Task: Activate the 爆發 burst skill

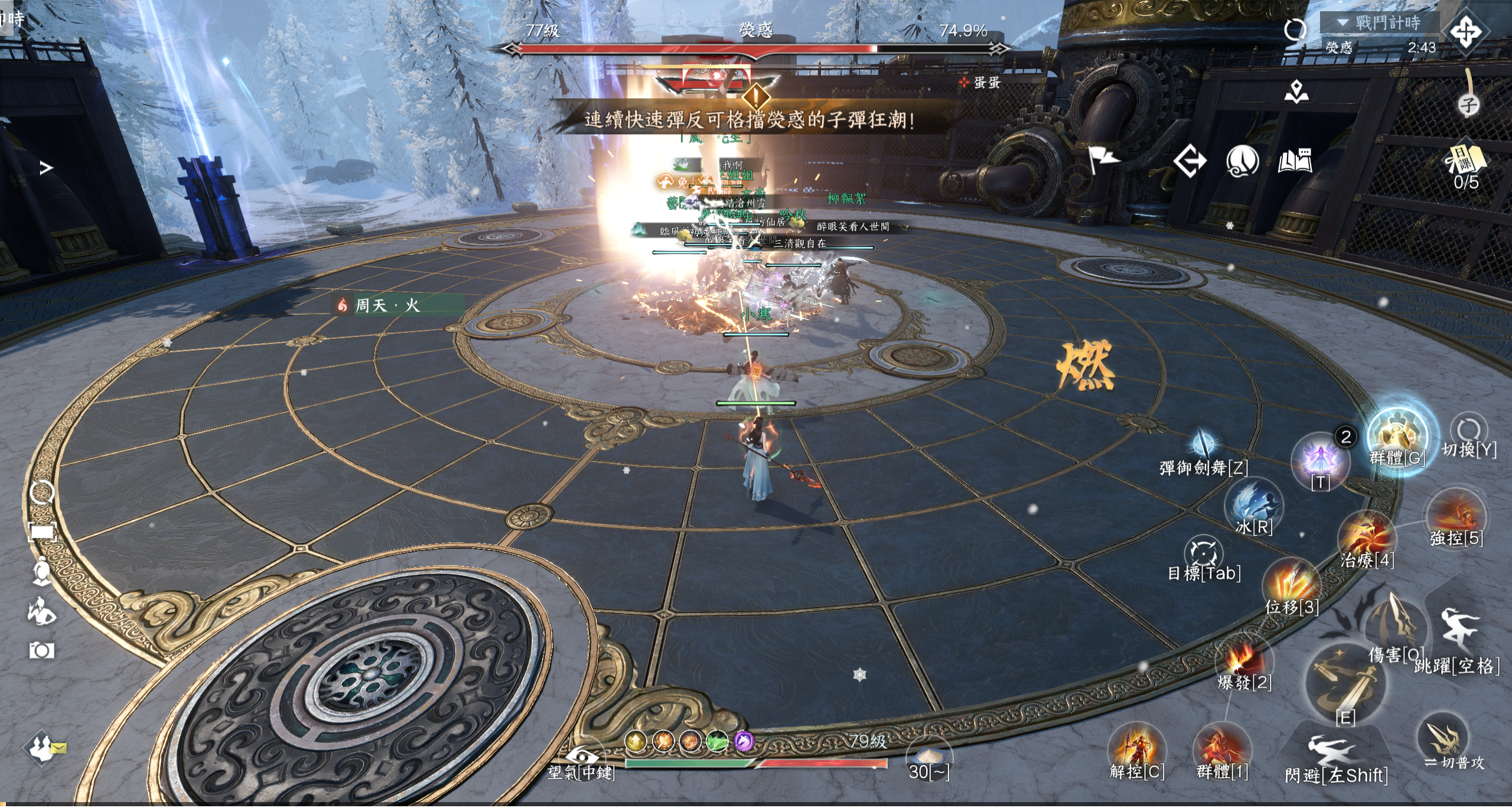Action: (1243, 660)
